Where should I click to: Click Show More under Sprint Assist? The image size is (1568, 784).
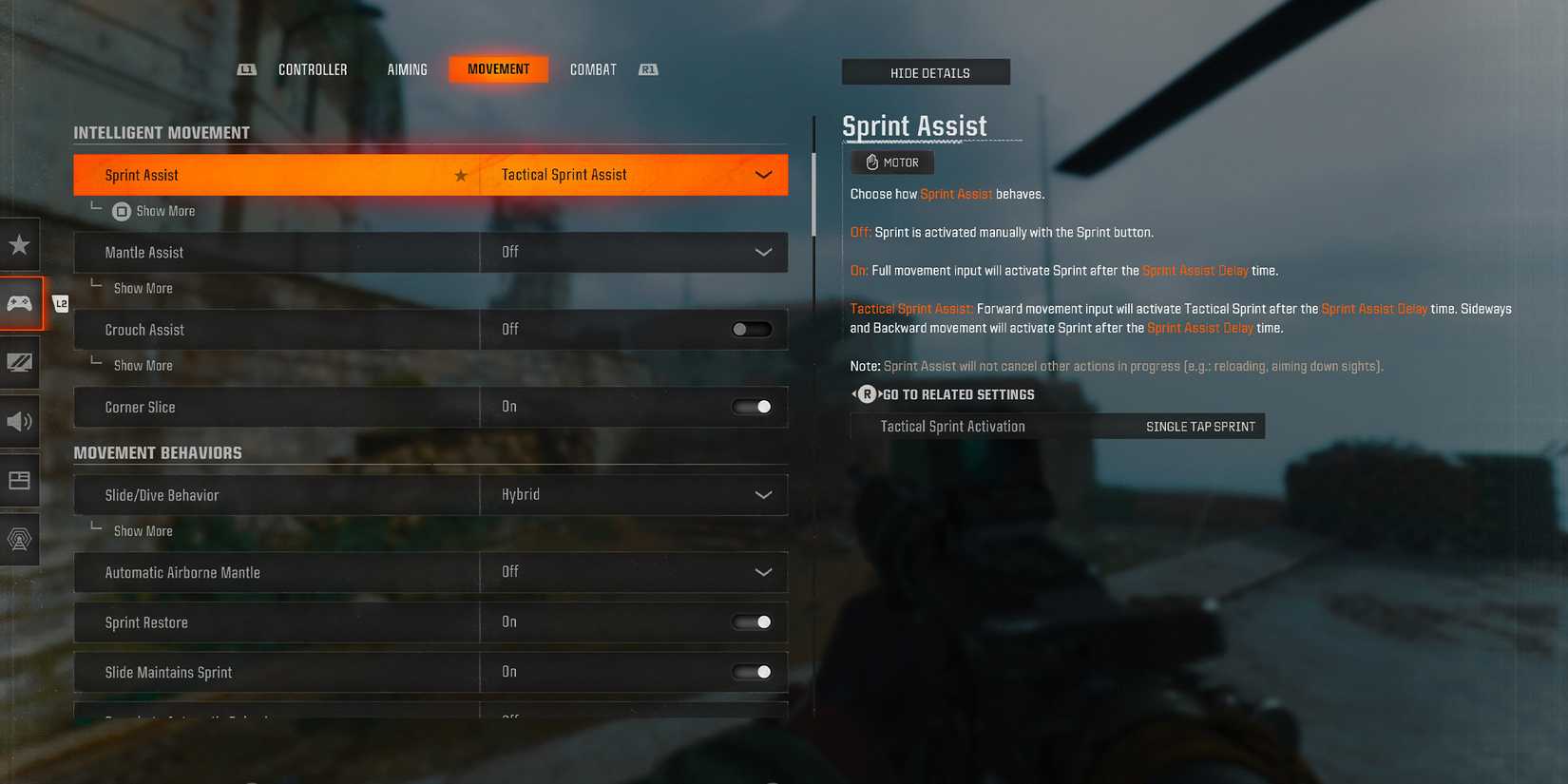pyautogui.click(x=164, y=210)
